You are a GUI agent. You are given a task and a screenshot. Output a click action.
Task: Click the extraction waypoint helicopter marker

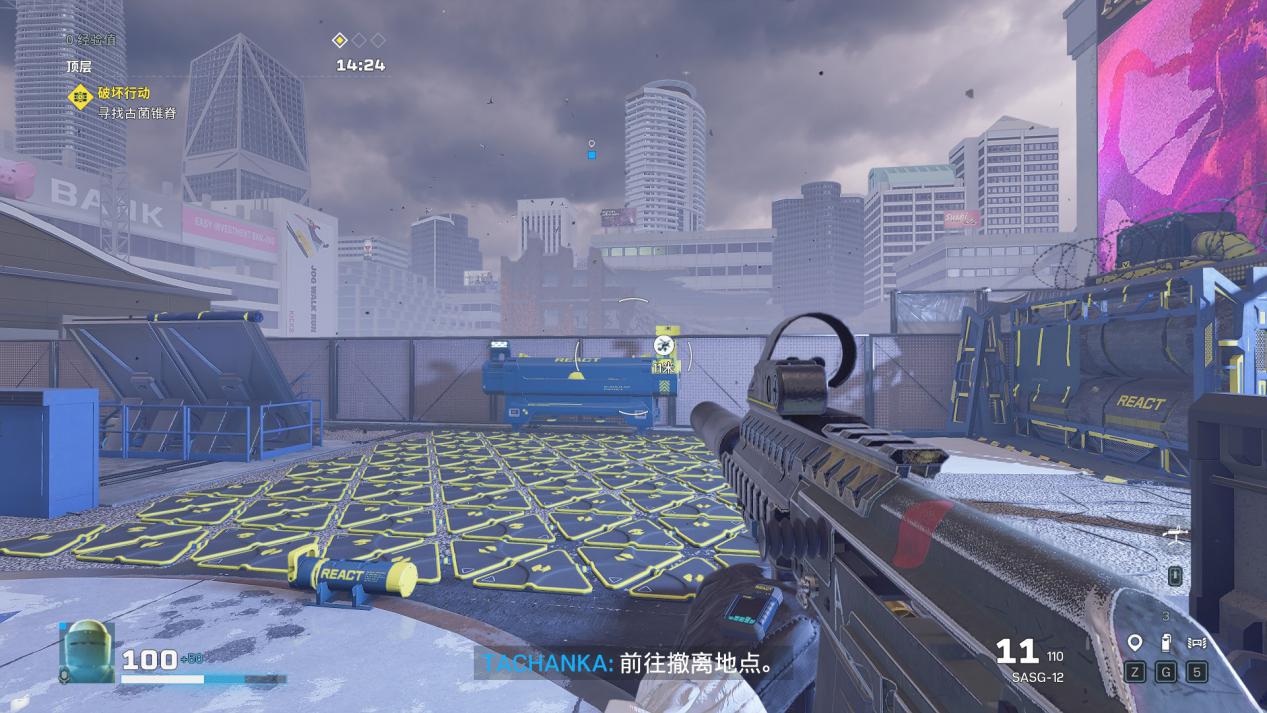tap(661, 345)
